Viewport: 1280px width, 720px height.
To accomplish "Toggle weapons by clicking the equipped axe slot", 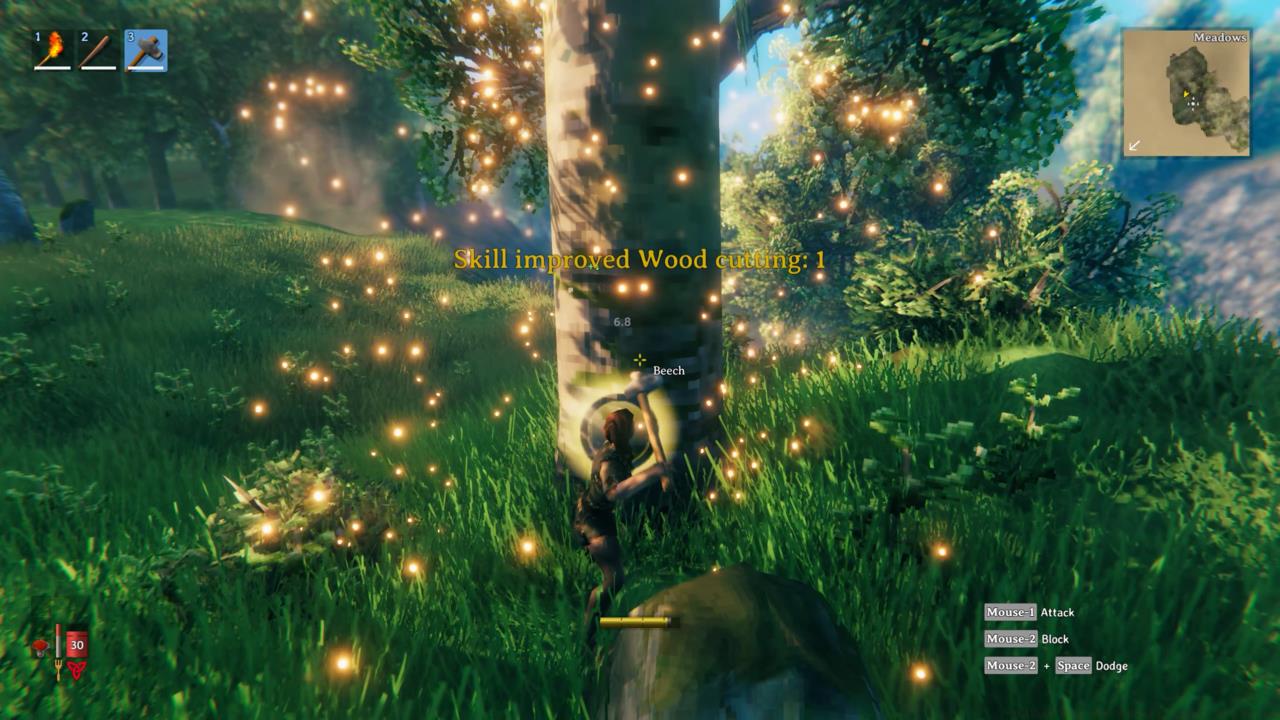I will [145, 48].
